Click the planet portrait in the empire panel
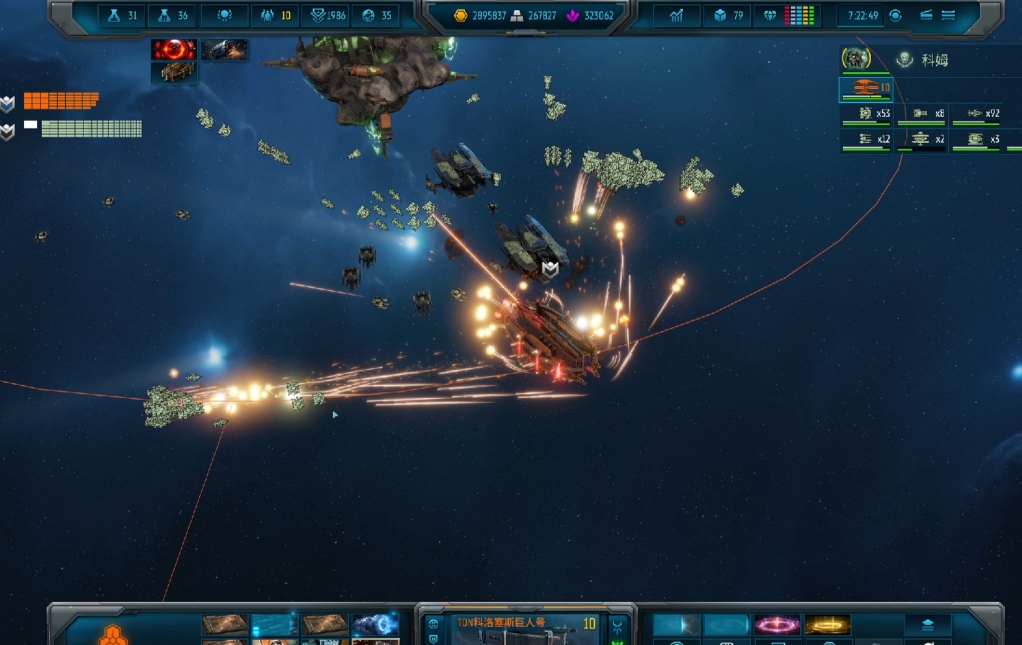The height and width of the screenshot is (645, 1022). (x=855, y=59)
